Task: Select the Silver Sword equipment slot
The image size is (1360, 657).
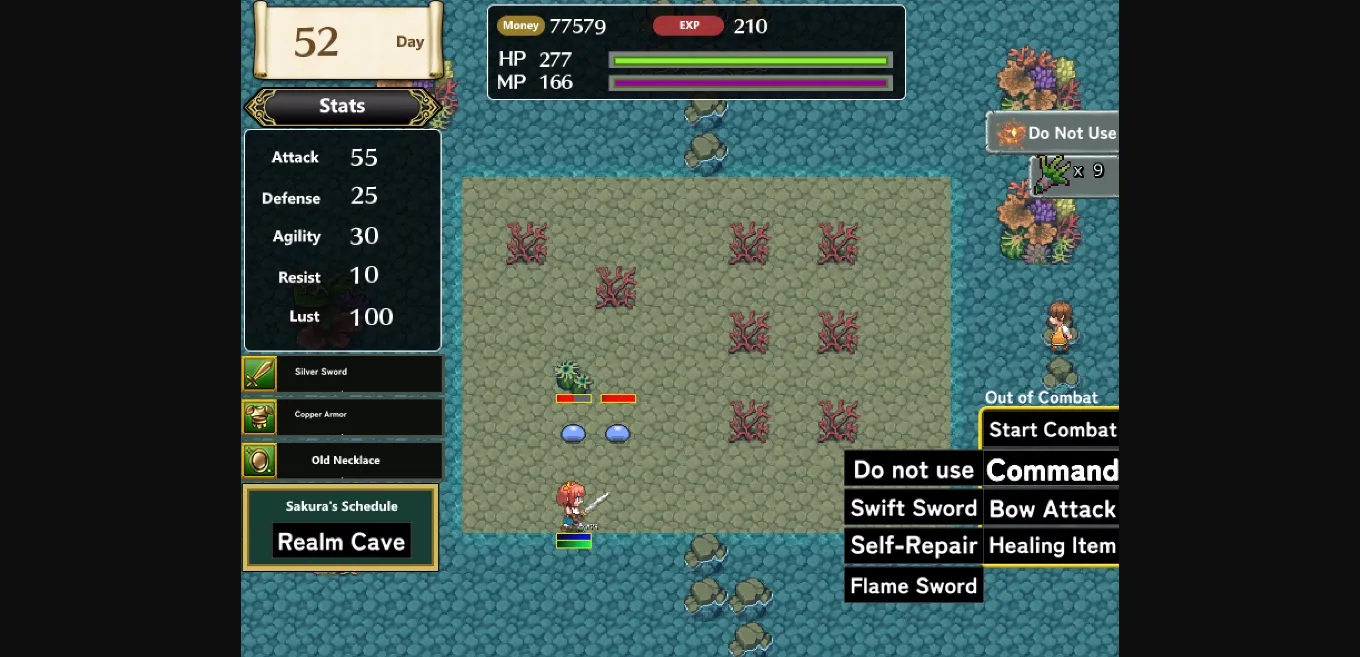Action: [x=342, y=374]
